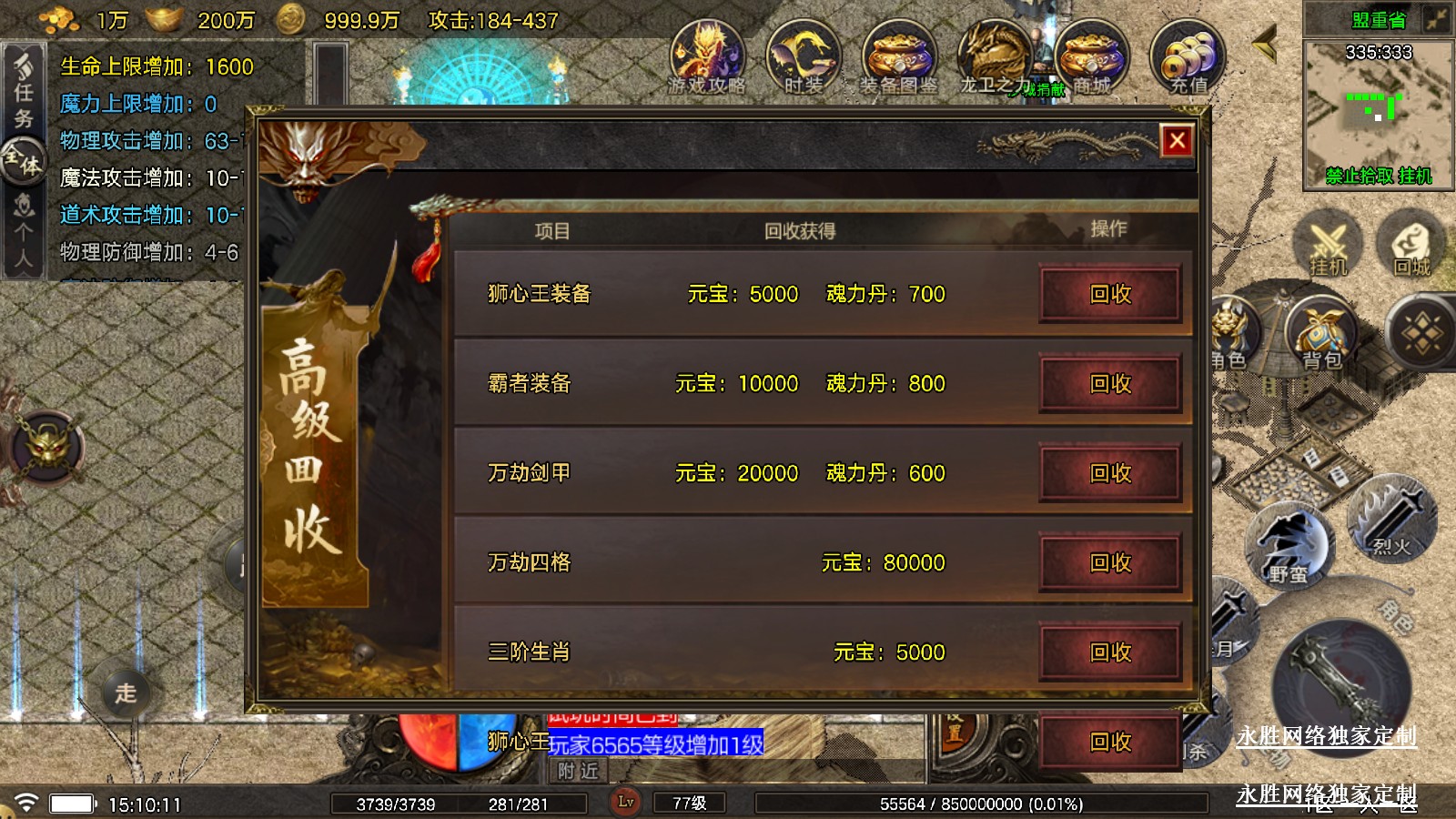The height and width of the screenshot is (819, 1456).
Task: Open the 附近 nearby chat channel
Action: (579, 772)
